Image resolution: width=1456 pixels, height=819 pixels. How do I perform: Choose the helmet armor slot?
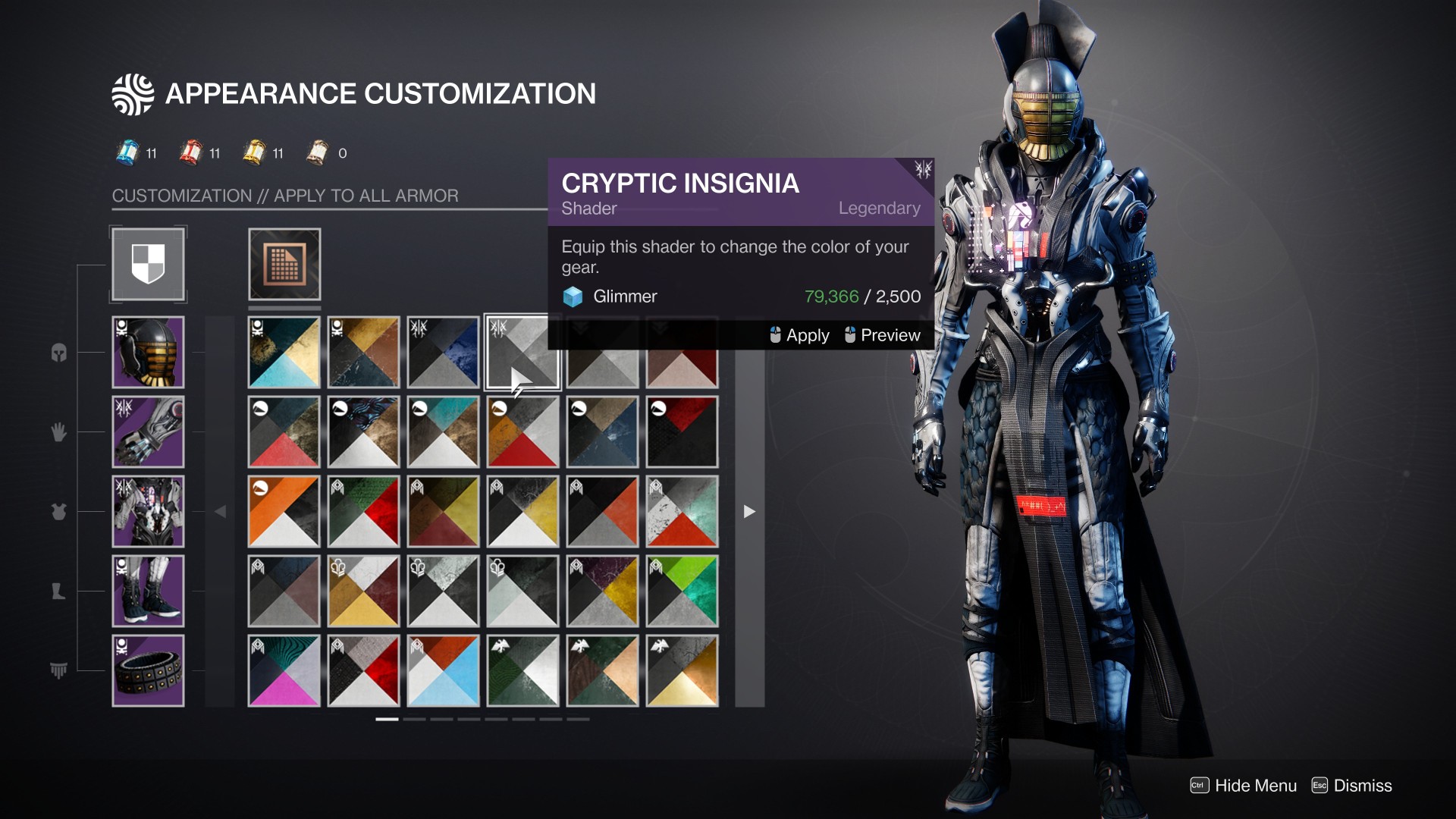(148, 353)
